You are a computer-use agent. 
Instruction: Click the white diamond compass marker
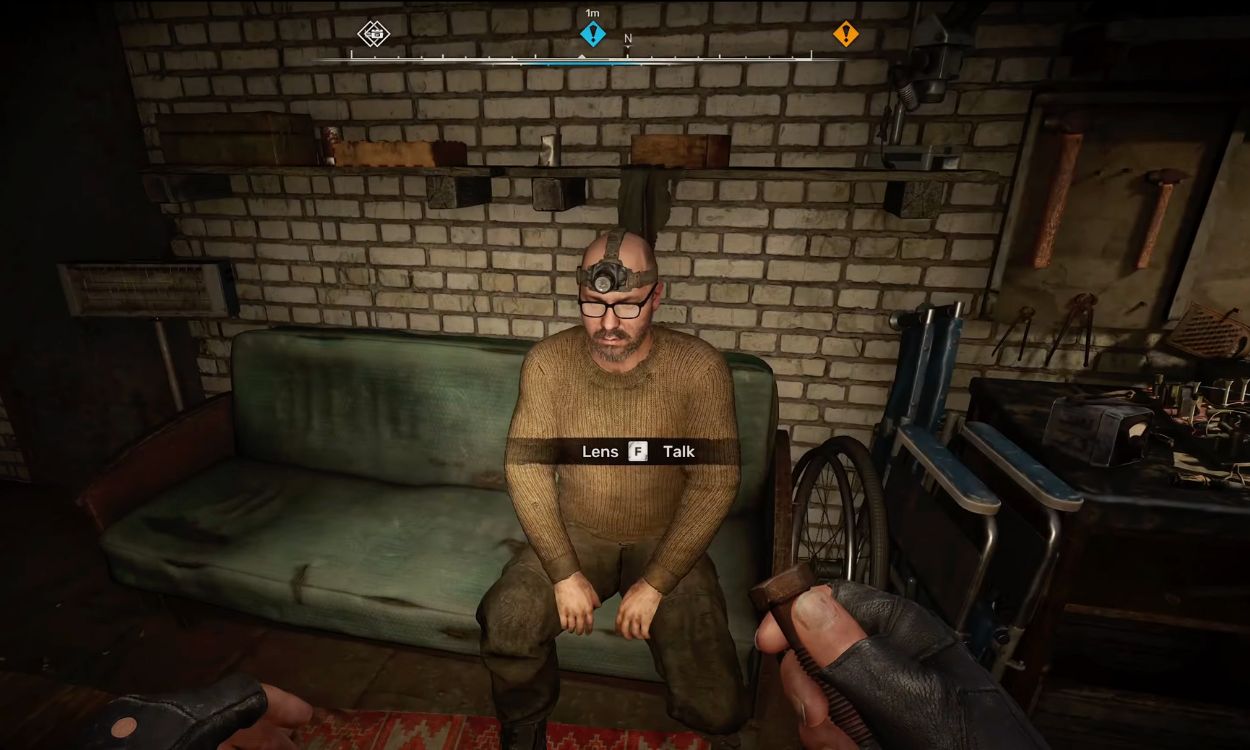pos(374,34)
